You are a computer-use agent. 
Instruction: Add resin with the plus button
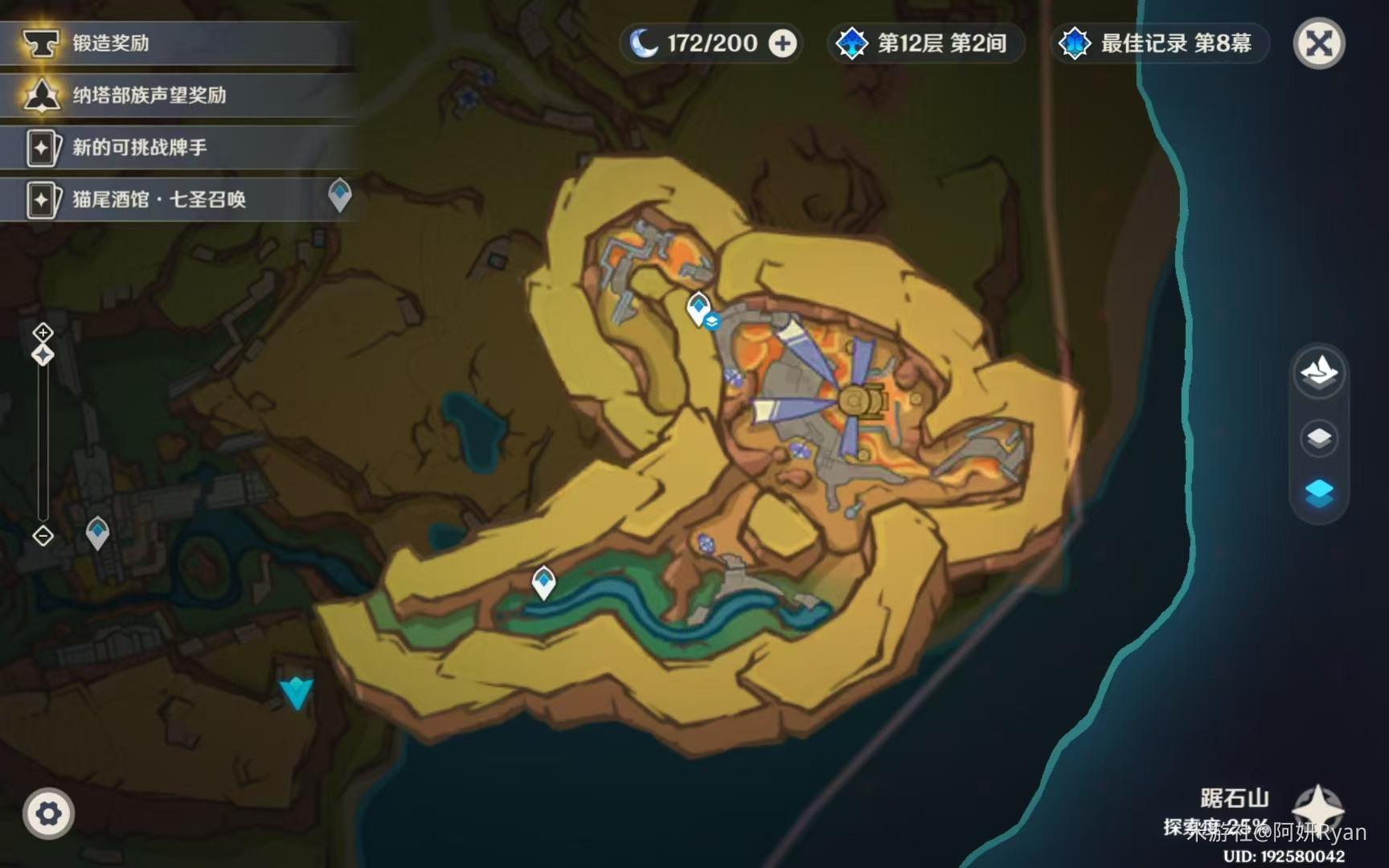pos(783,43)
